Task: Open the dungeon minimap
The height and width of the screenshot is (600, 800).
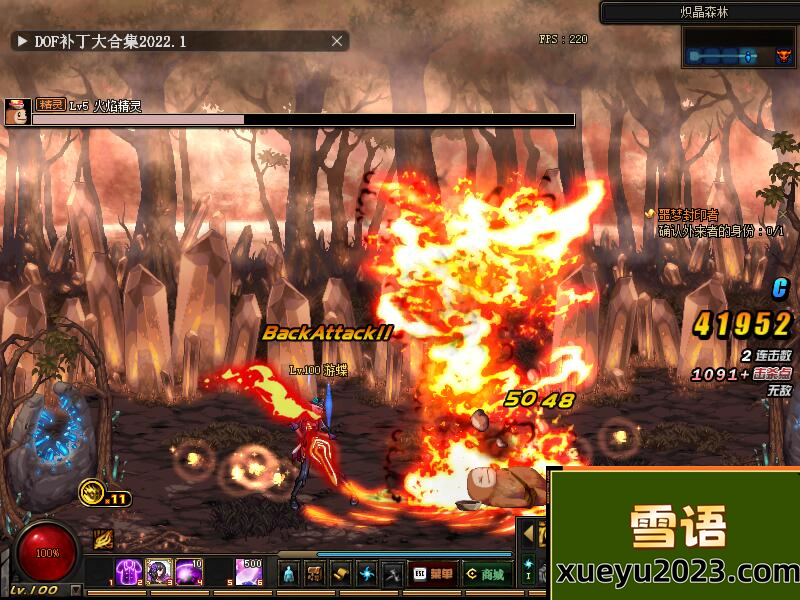Action: coord(740,48)
